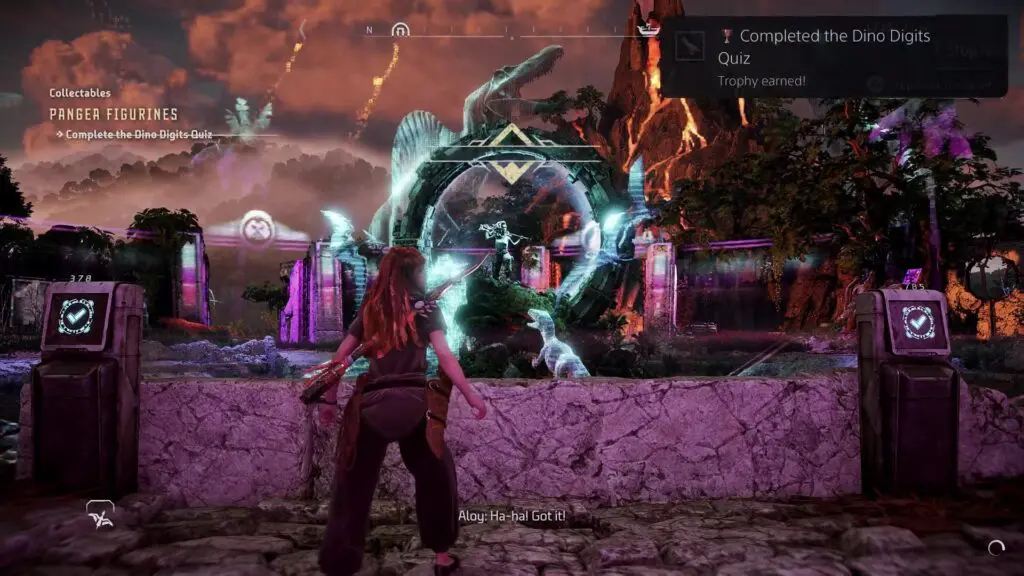Select the trophy notification's thumbnail icon
This screenshot has width=1024, height=576.
pyautogui.click(x=689, y=45)
